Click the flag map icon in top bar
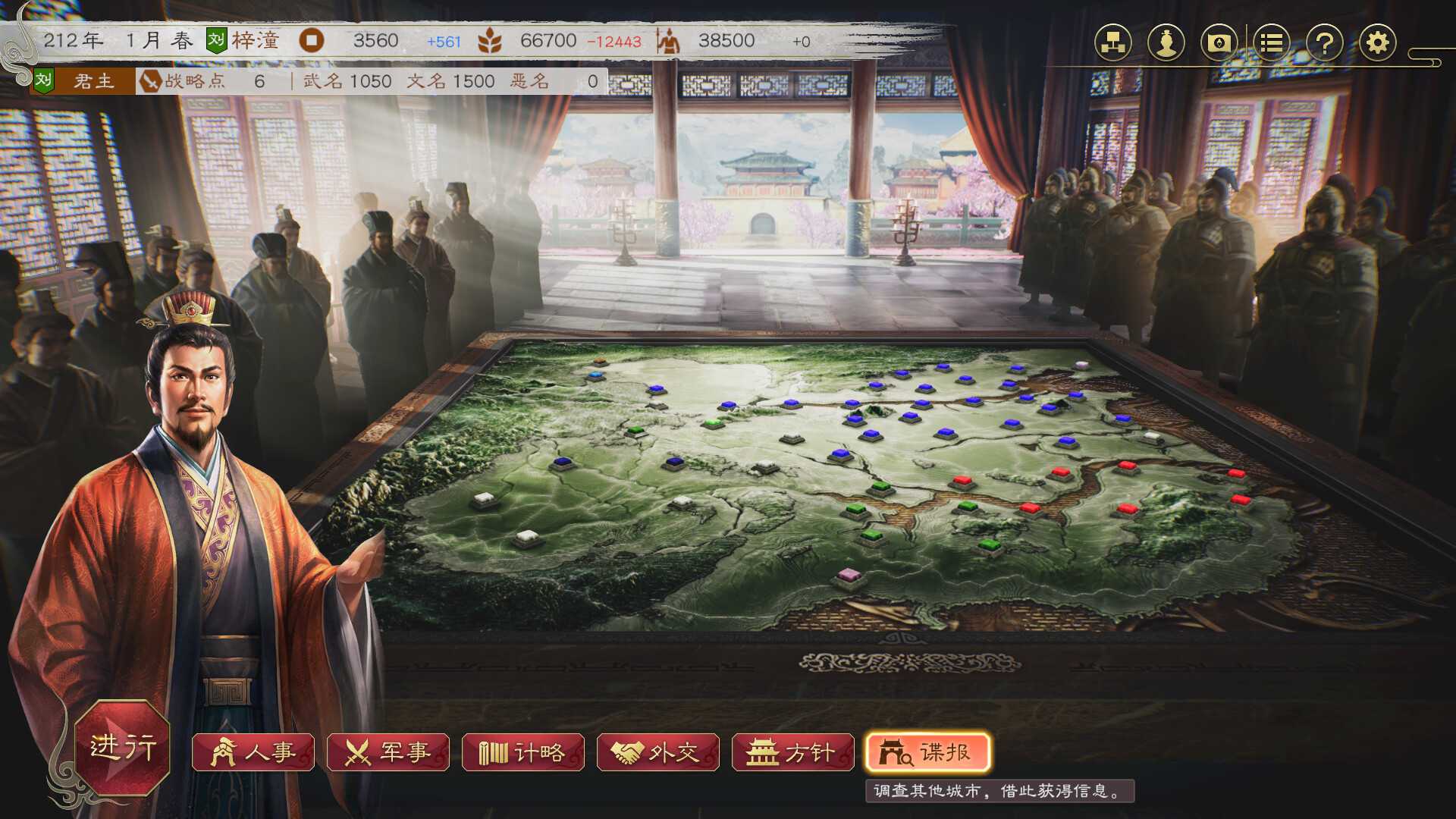The width and height of the screenshot is (1456, 819). click(1218, 43)
